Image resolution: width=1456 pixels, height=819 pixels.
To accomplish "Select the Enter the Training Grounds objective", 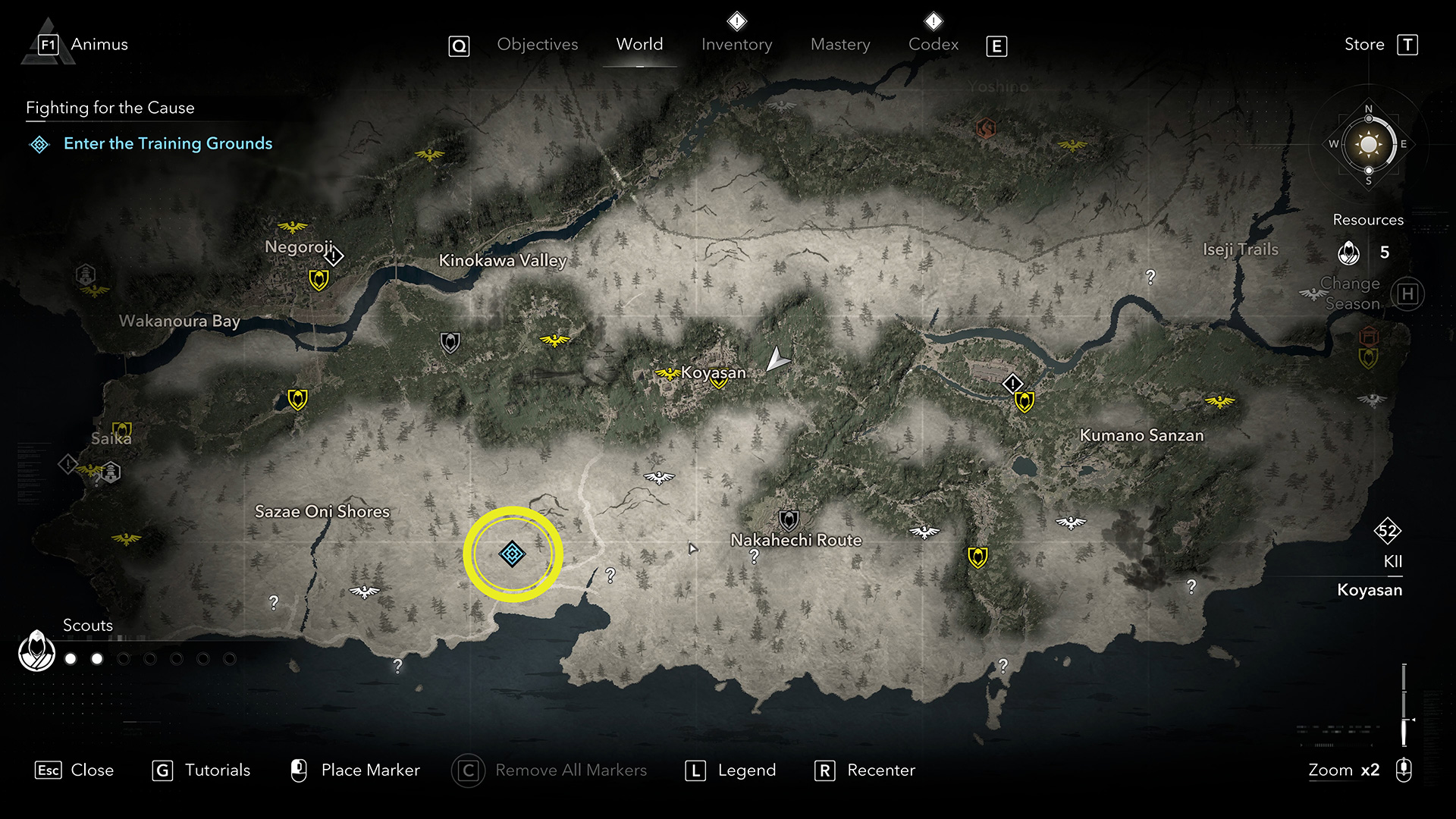I will 168,143.
